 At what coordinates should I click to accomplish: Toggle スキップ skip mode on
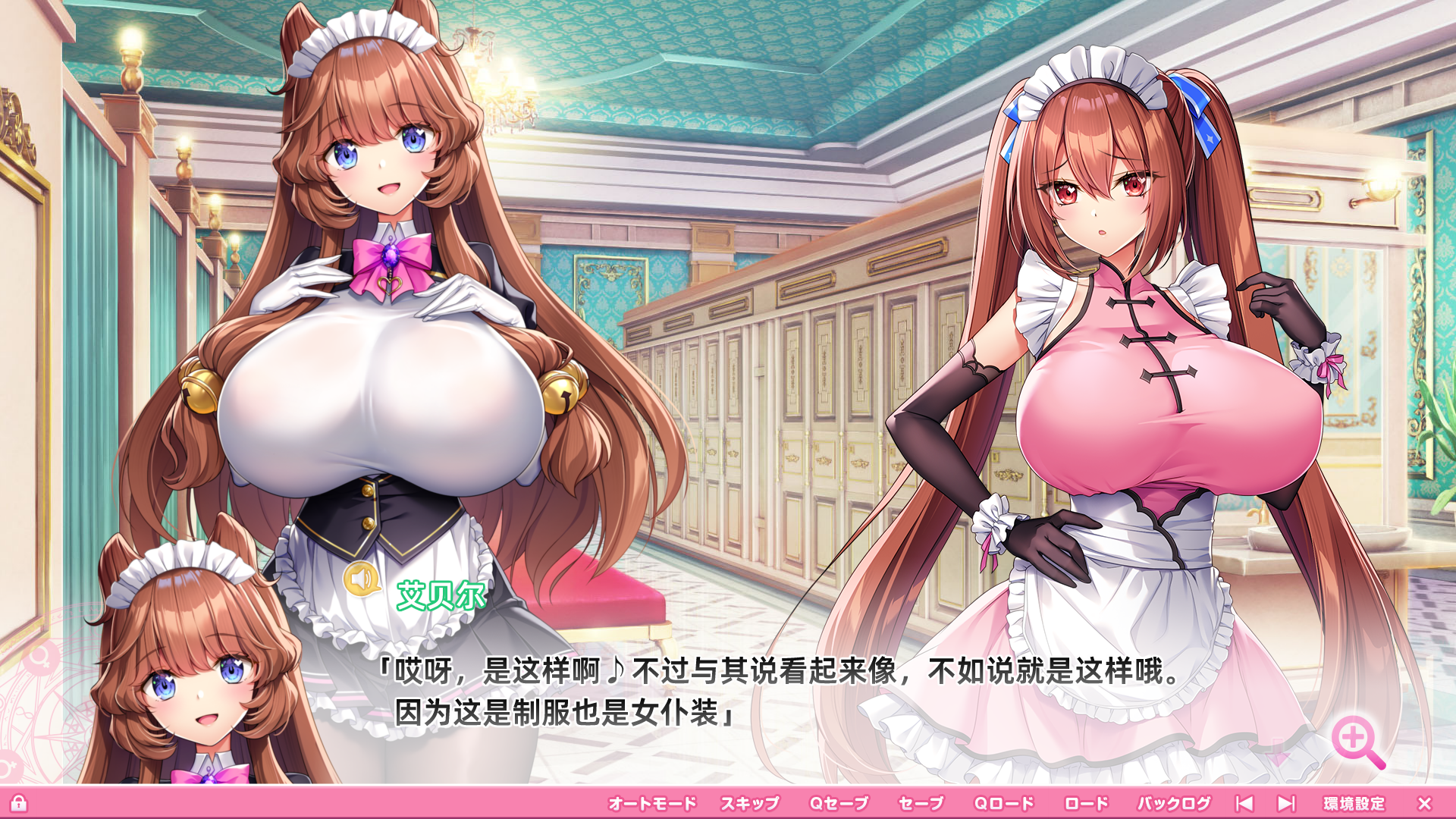coord(750,802)
